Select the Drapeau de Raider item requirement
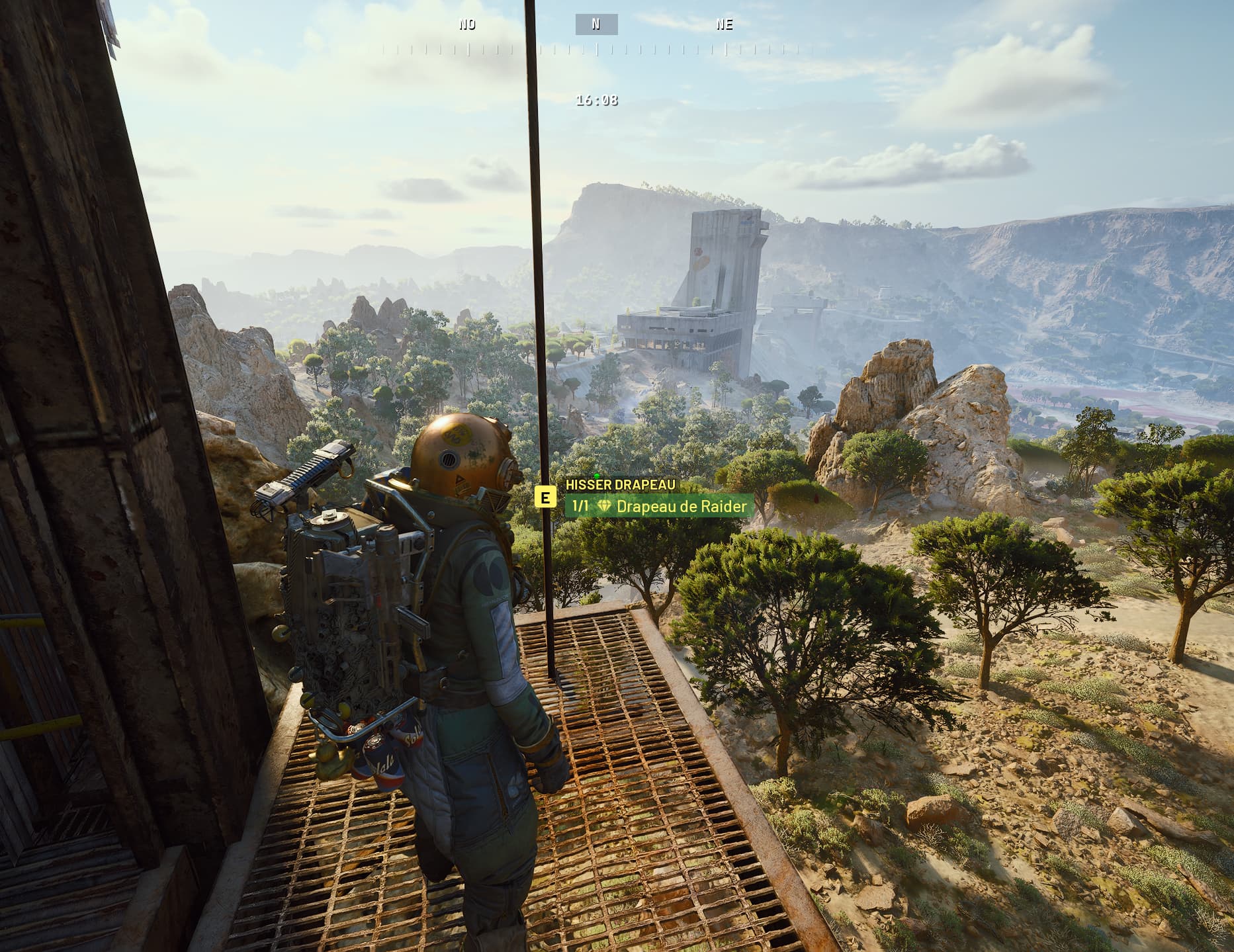The height and width of the screenshot is (952, 1234). coord(659,507)
